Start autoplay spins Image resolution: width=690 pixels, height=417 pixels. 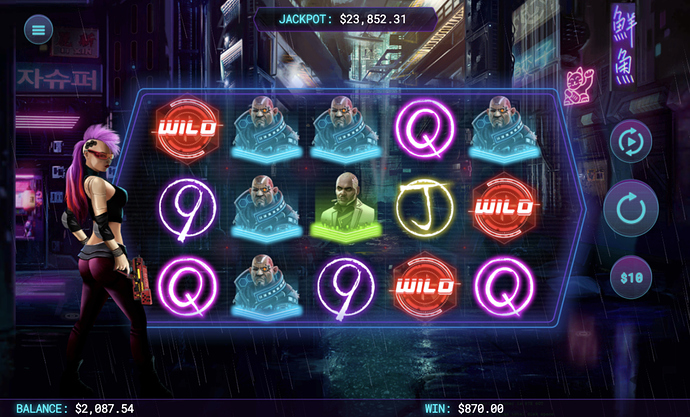pos(630,142)
